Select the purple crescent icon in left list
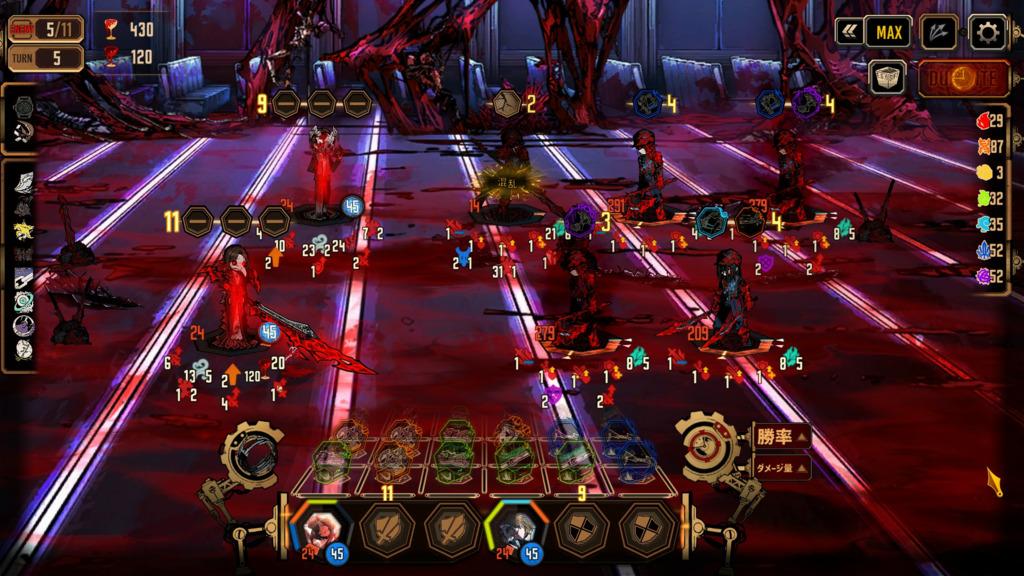The height and width of the screenshot is (576, 1024). (24, 326)
